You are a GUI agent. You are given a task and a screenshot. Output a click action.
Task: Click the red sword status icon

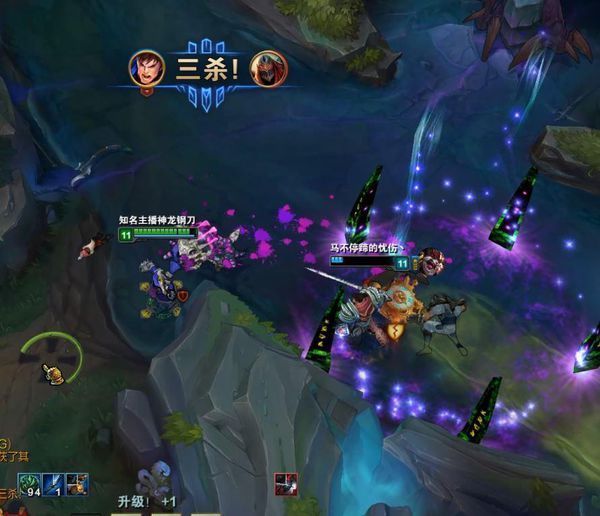click(287, 484)
